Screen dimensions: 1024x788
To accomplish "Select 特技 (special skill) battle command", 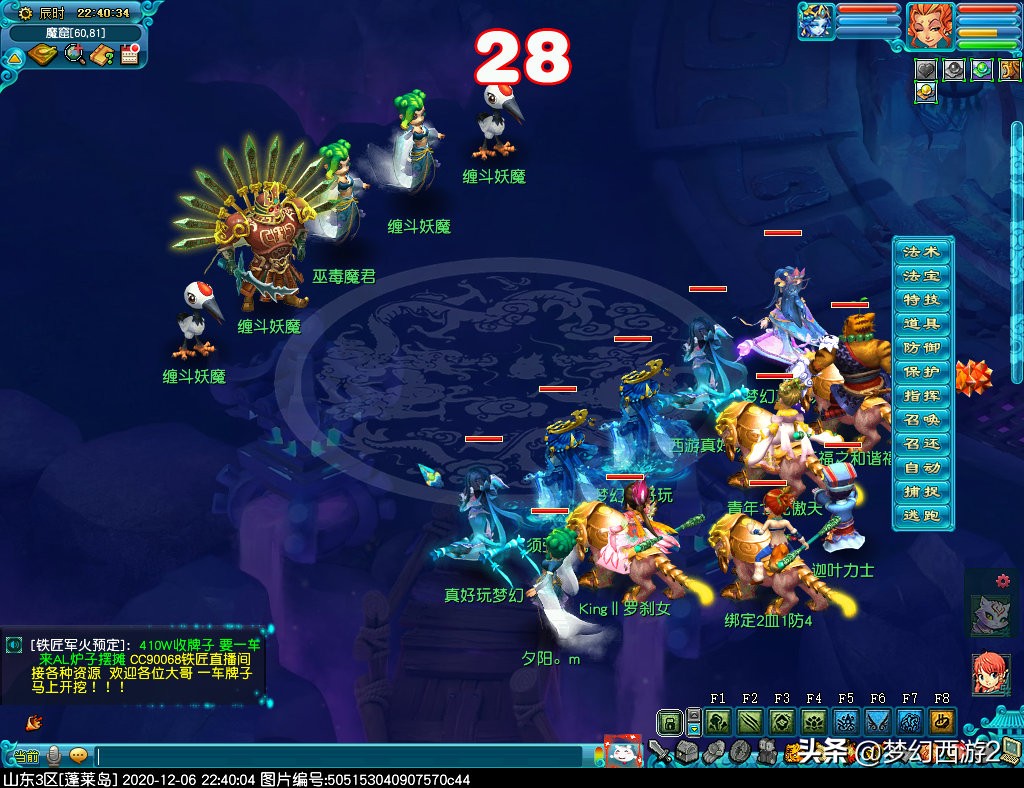I will 921,299.
